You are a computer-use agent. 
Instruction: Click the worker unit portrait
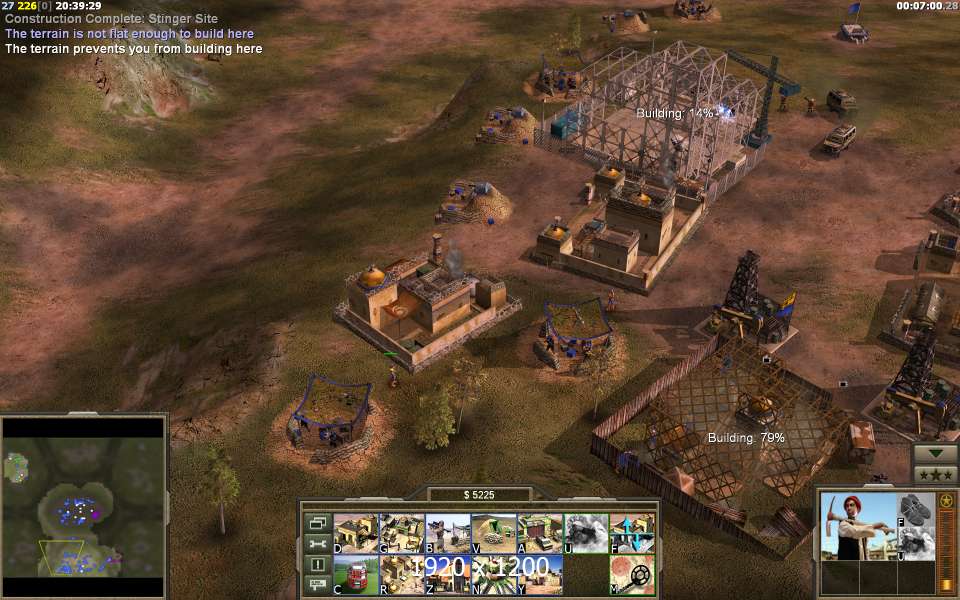click(x=856, y=526)
